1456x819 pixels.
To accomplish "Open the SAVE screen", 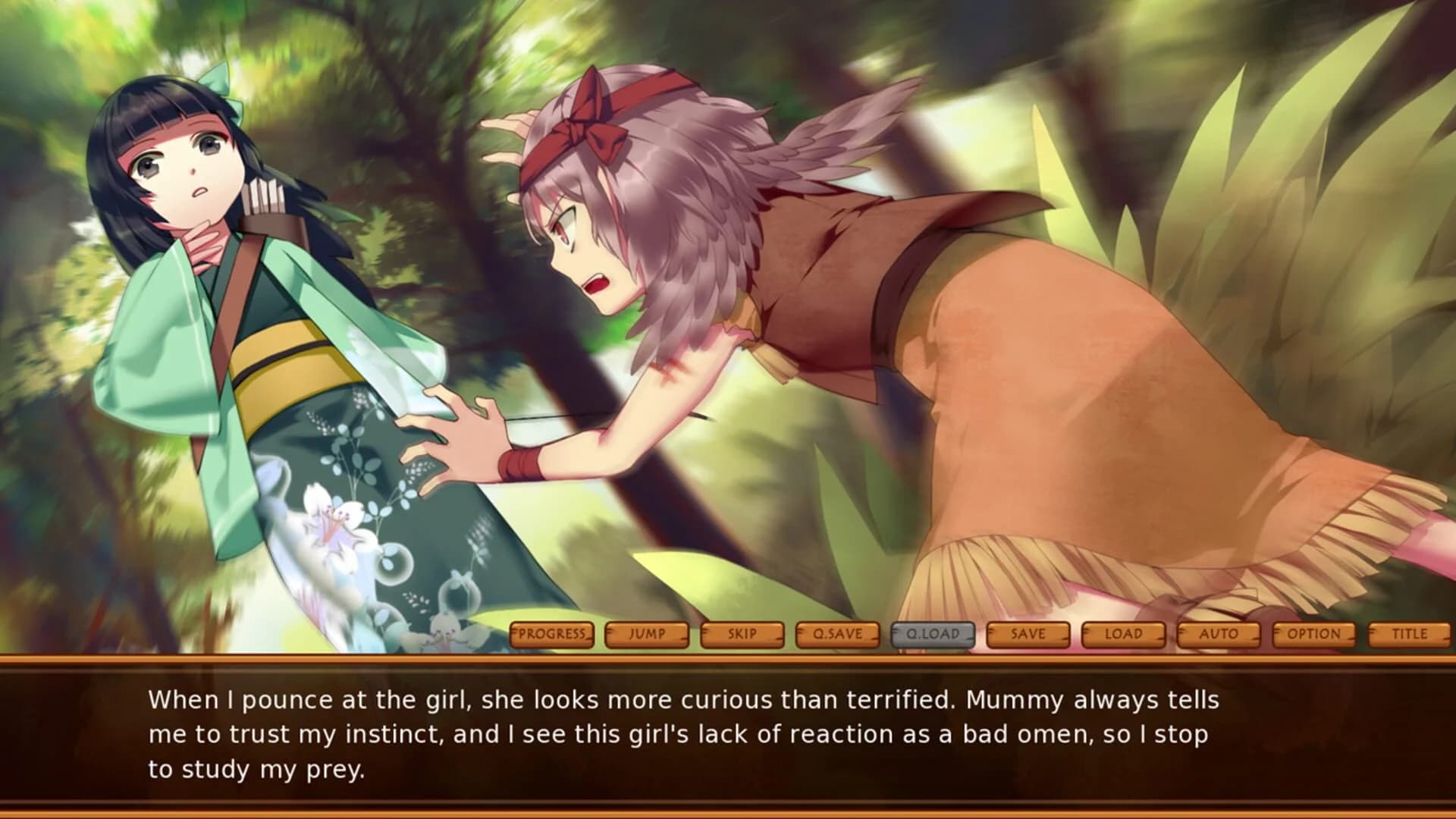I will (1029, 635).
